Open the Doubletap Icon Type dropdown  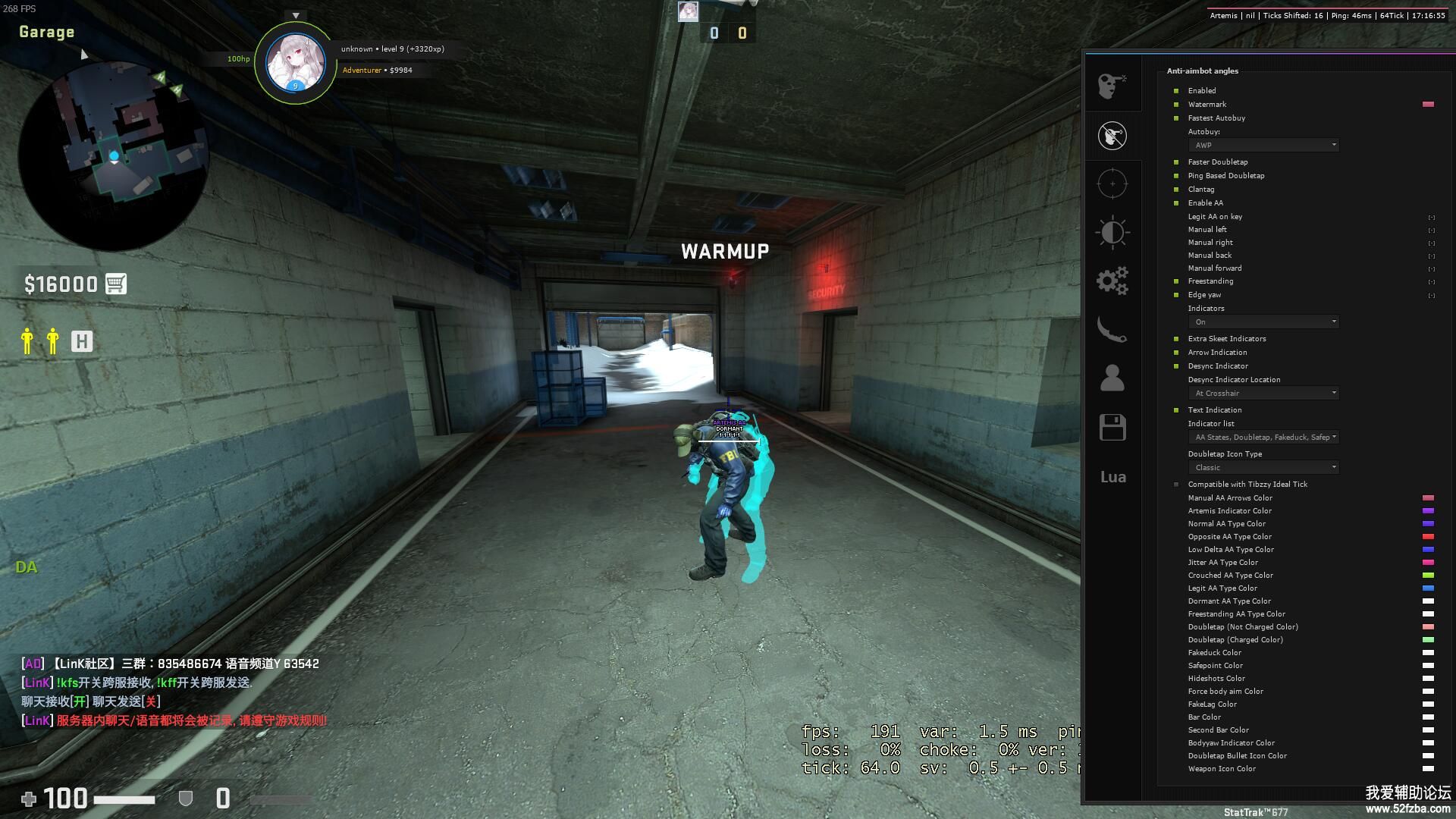coord(1263,468)
